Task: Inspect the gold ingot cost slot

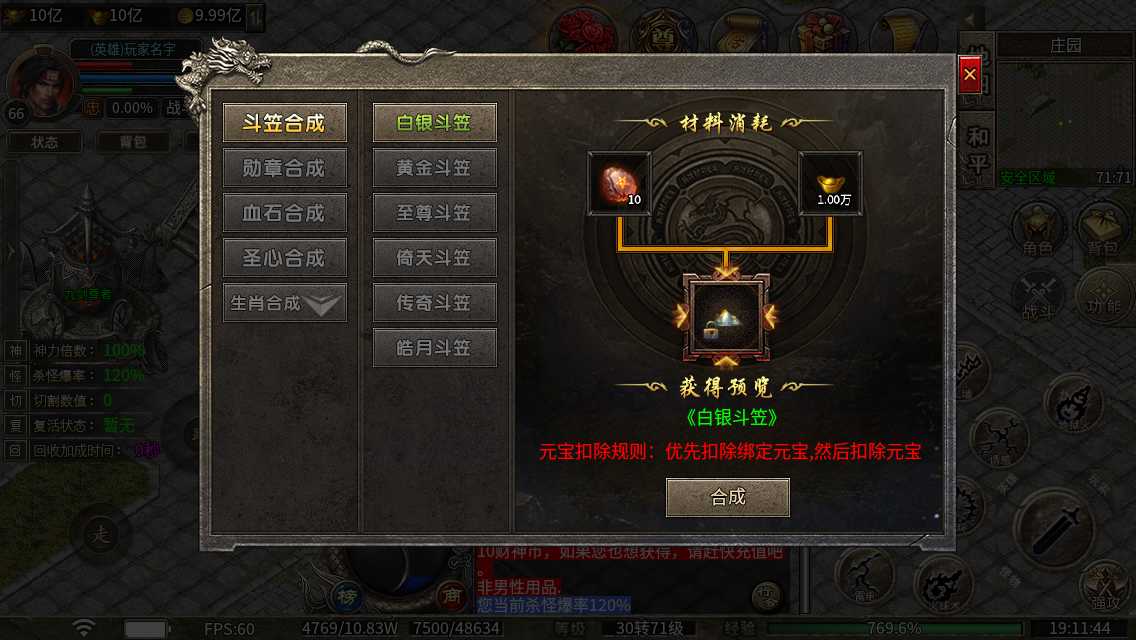Action: tap(830, 183)
